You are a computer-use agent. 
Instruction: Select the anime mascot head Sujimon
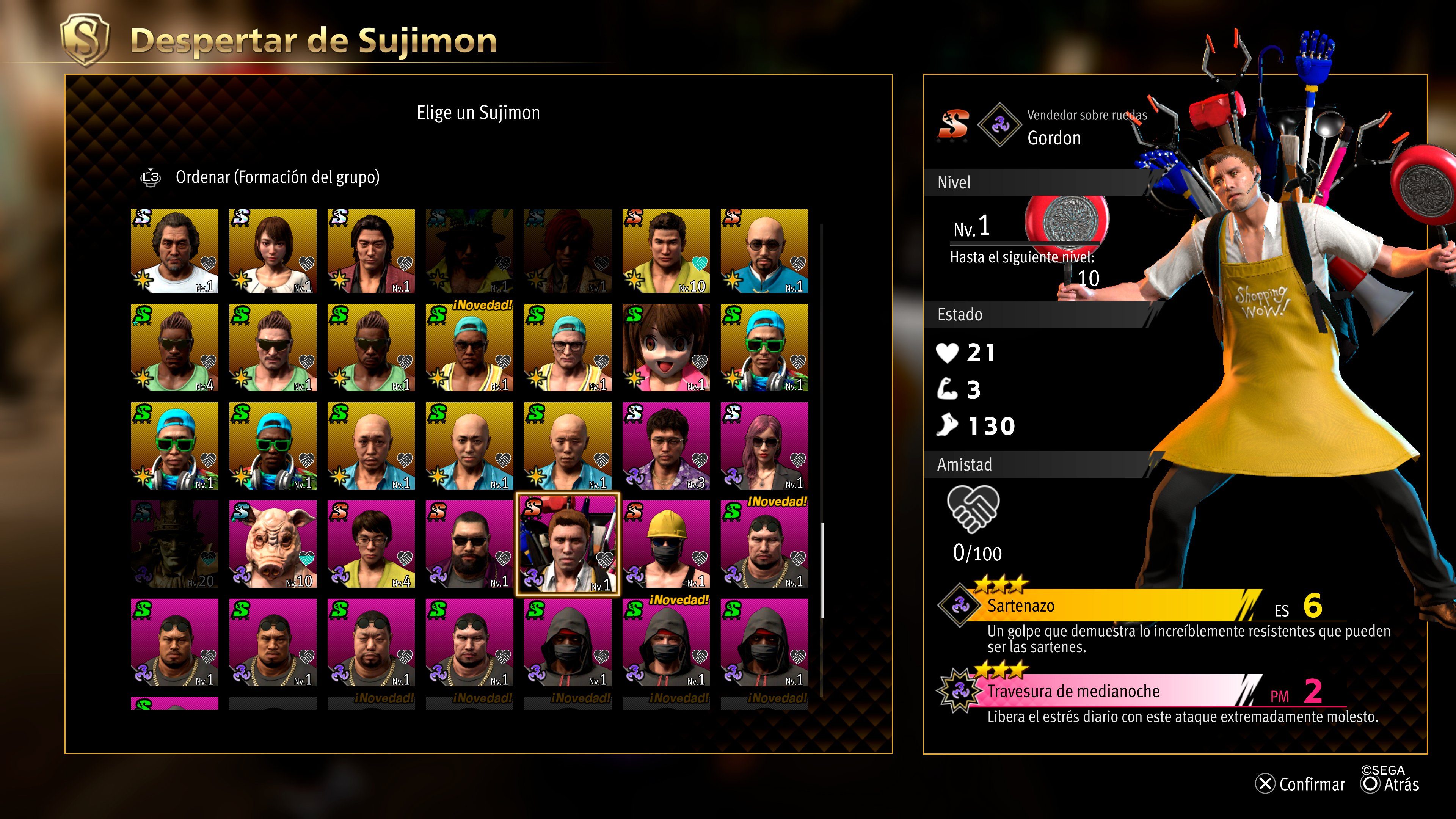pyautogui.click(x=666, y=348)
